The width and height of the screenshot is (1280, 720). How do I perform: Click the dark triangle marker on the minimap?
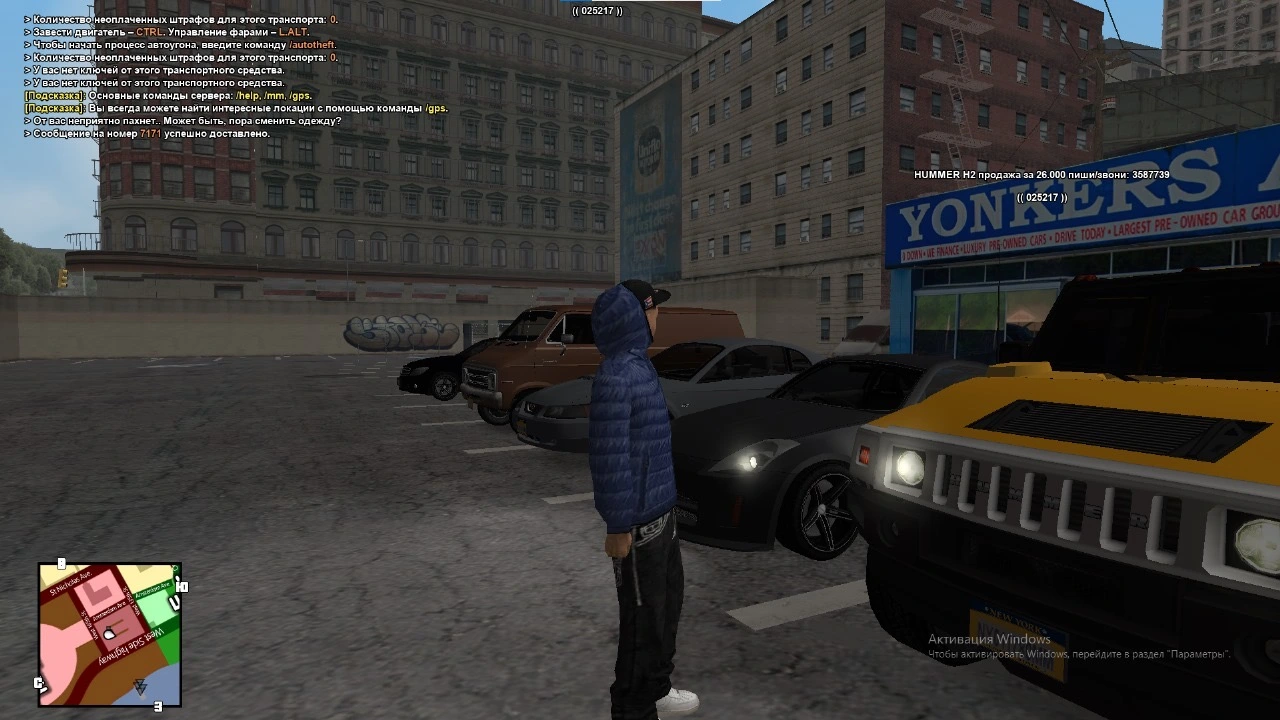(140, 686)
